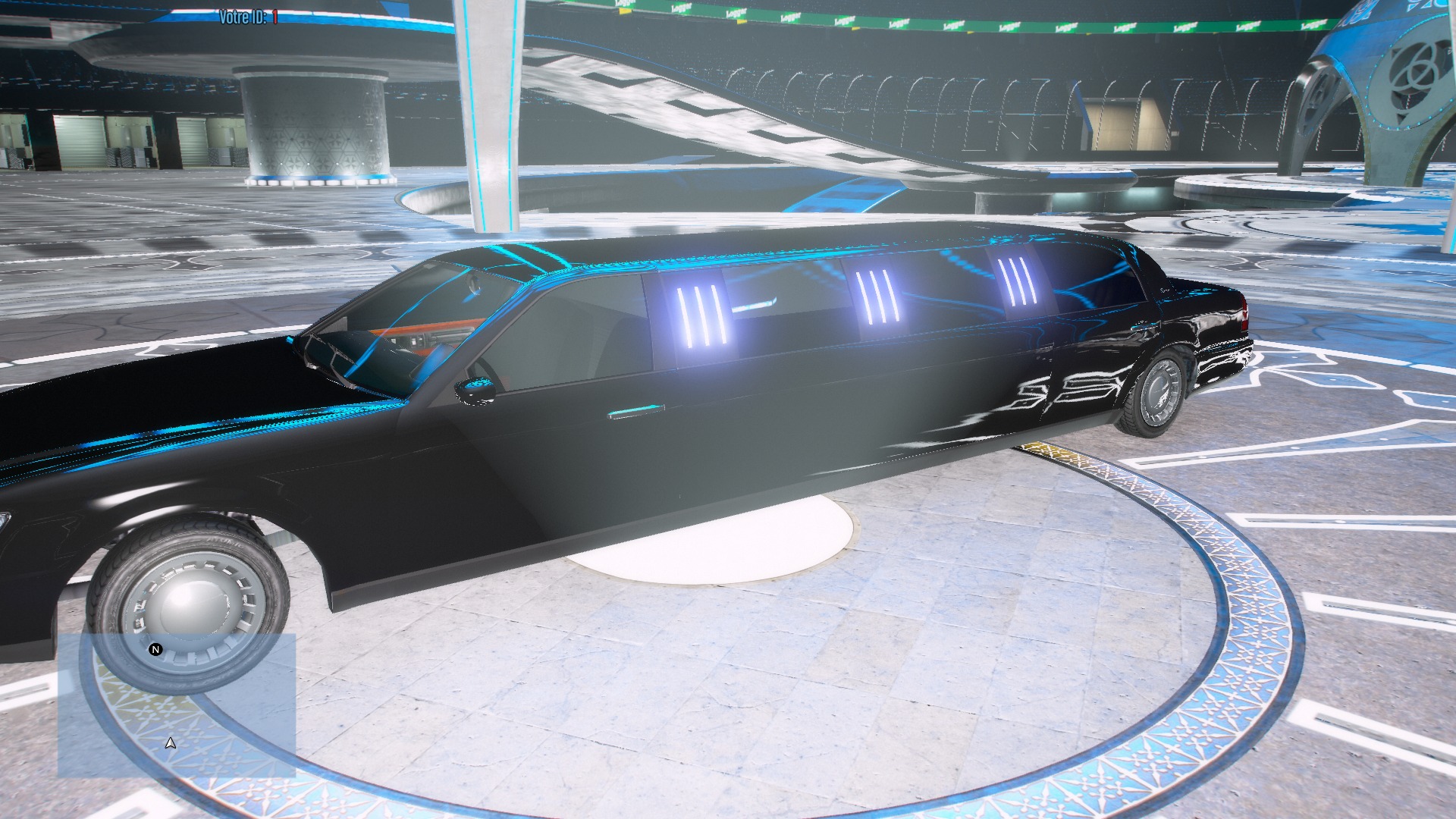The height and width of the screenshot is (819, 1456).
Task: Select the player arrow on the minimap
Action: pyautogui.click(x=171, y=743)
